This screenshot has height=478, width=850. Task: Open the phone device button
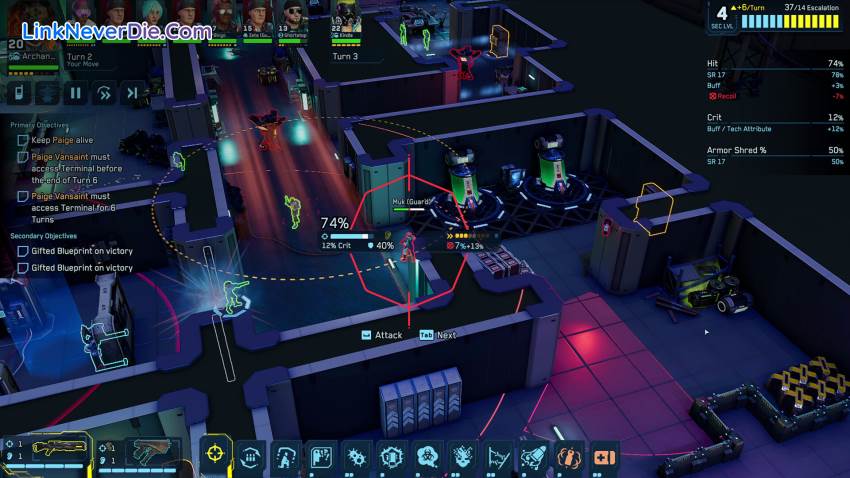(20, 93)
